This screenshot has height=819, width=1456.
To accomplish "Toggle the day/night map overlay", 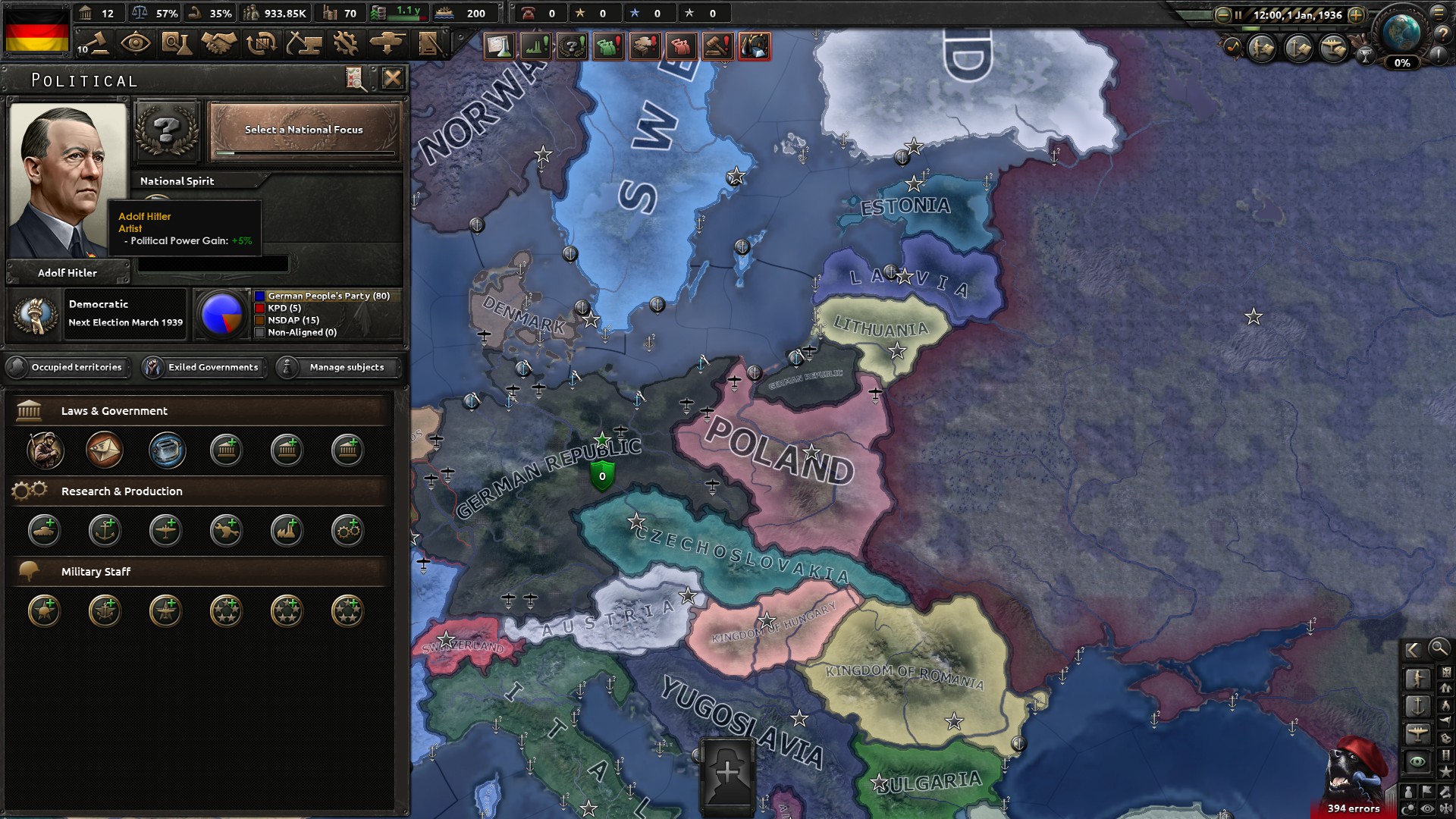I will (x=1409, y=807).
